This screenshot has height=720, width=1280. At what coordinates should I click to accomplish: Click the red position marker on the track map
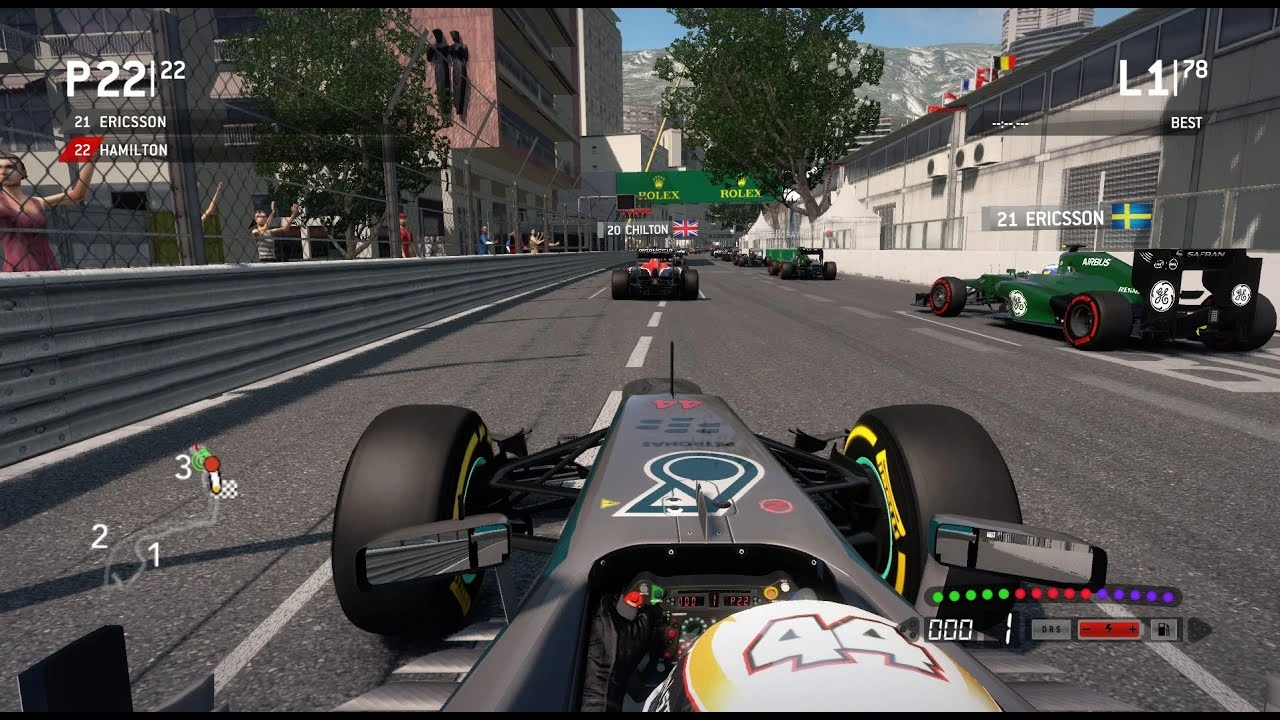coord(212,463)
